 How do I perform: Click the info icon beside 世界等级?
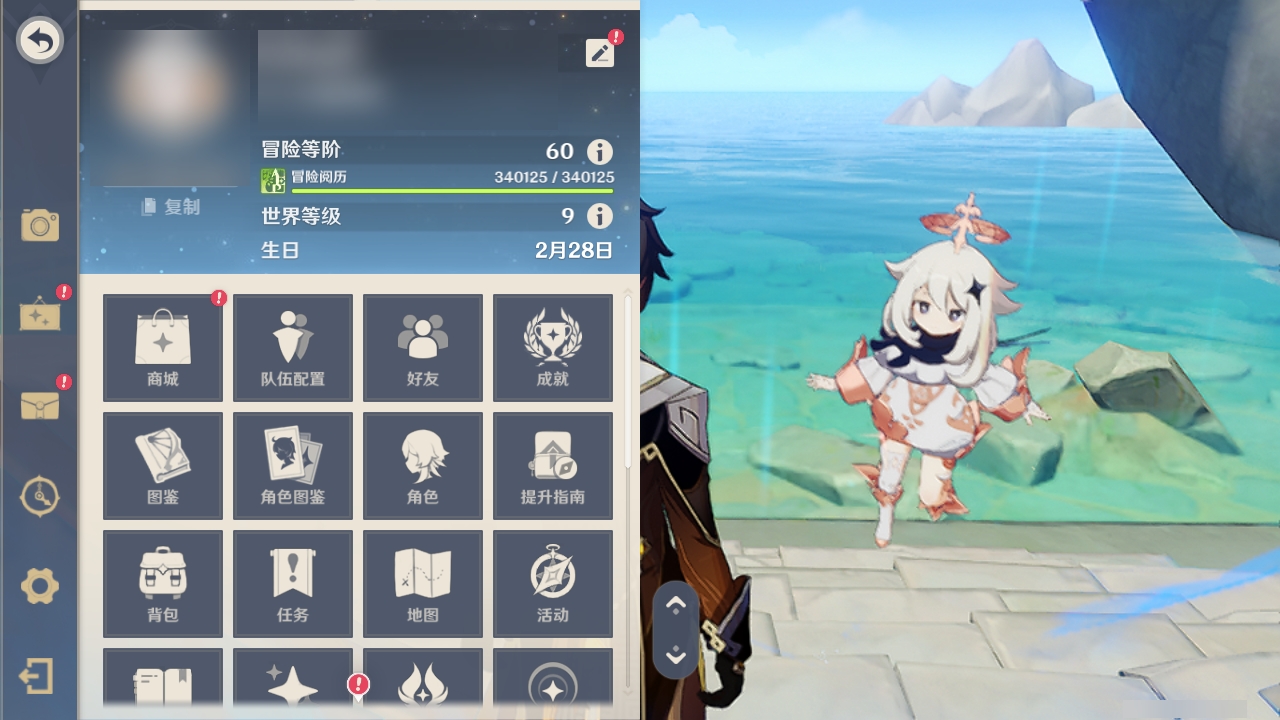click(597, 216)
